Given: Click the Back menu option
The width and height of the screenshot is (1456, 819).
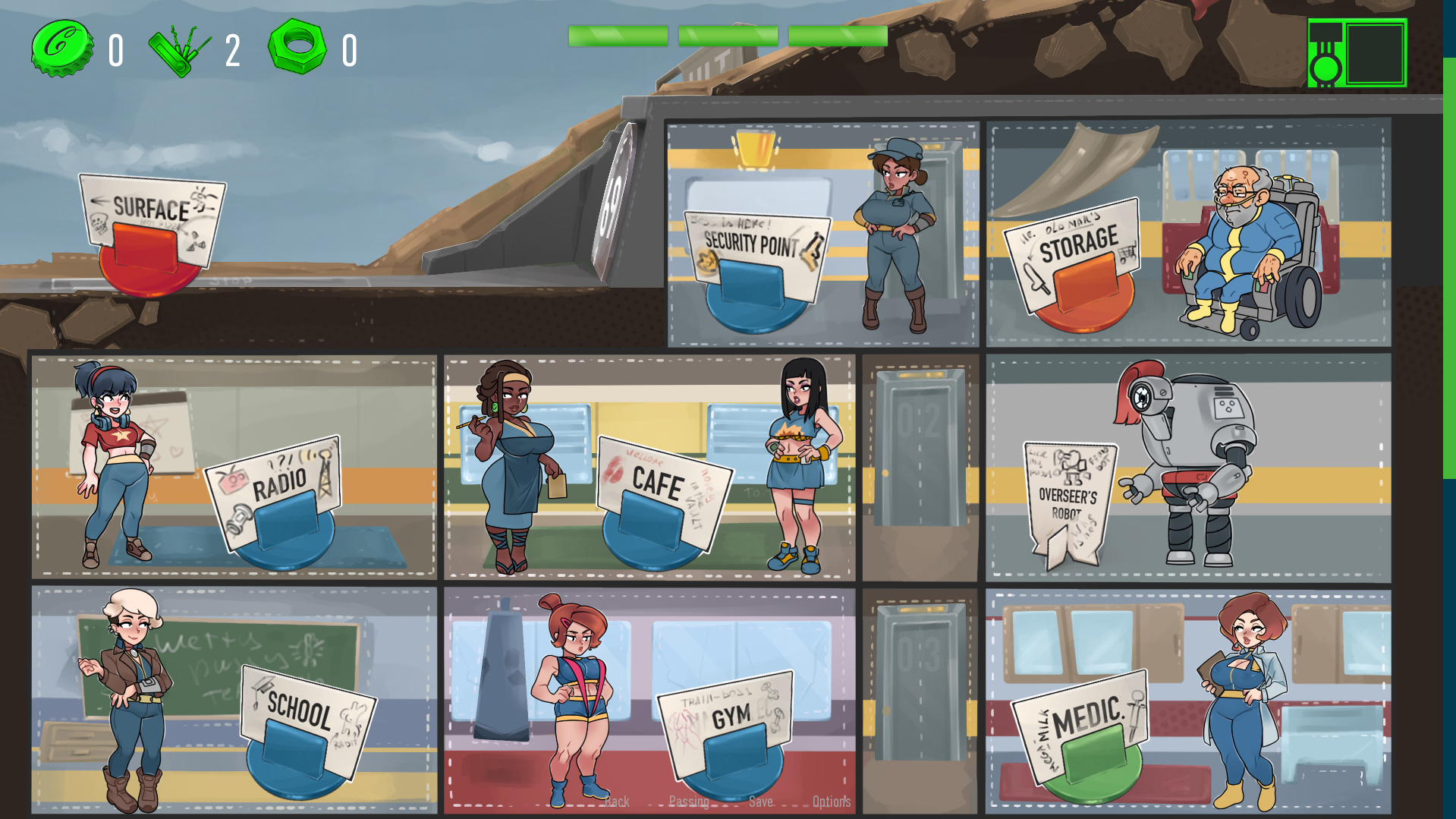Looking at the screenshot, I should (x=617, y=802).
